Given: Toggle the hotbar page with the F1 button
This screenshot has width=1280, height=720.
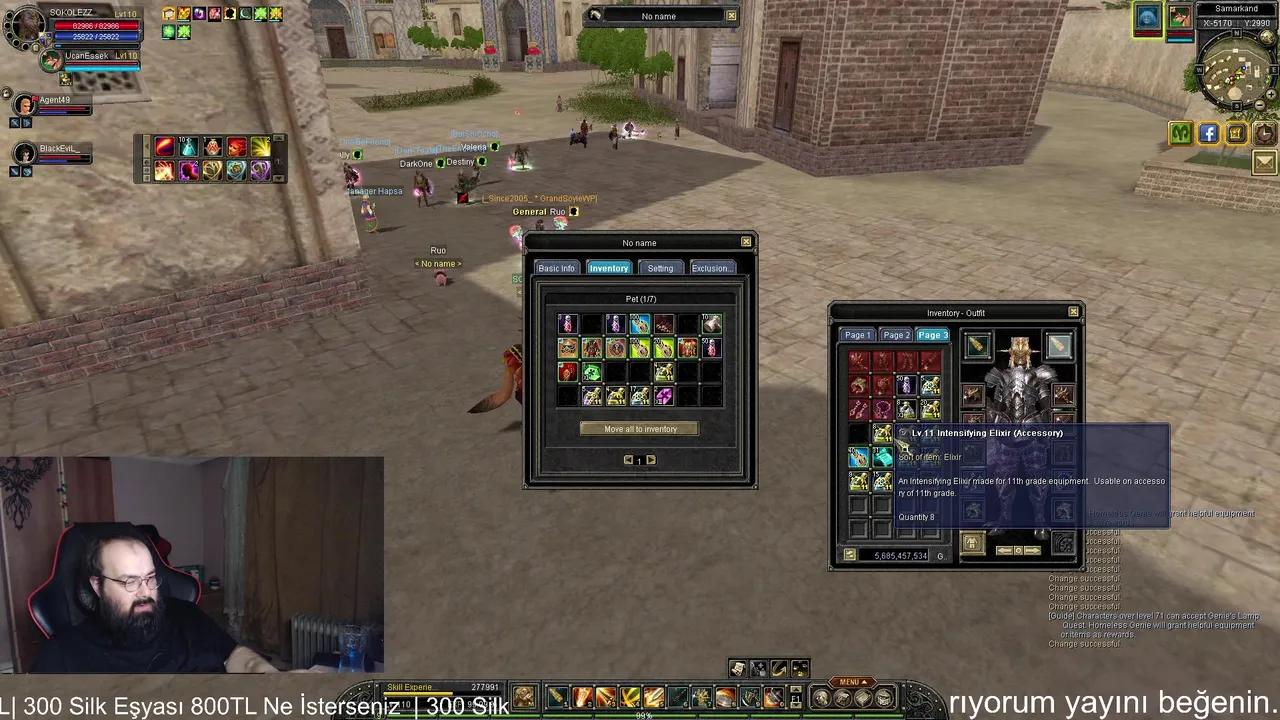Looking at the screenshot, I should coord(795,697).
